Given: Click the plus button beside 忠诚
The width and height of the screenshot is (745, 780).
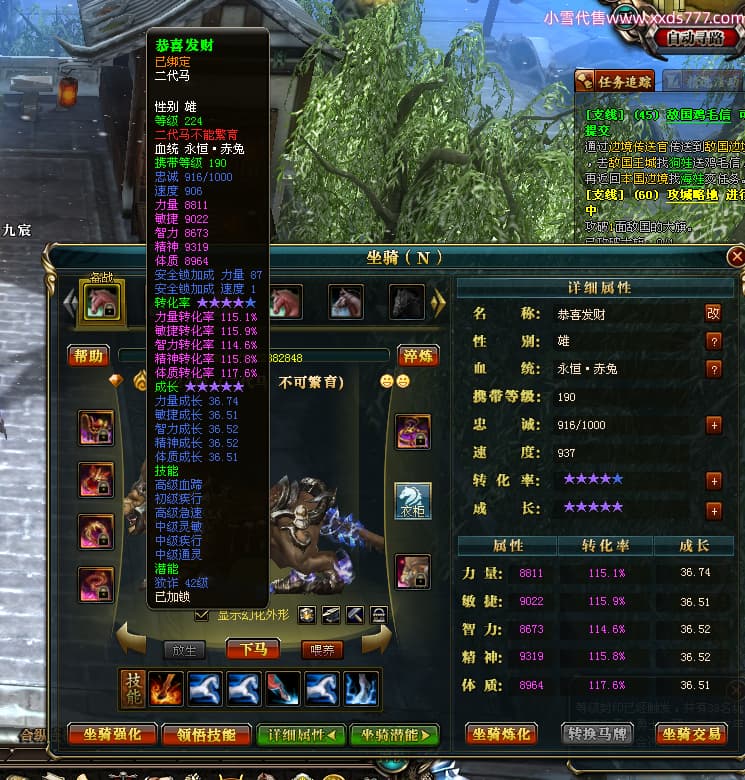Looking at the screenshot, I should tap(713, 425).
